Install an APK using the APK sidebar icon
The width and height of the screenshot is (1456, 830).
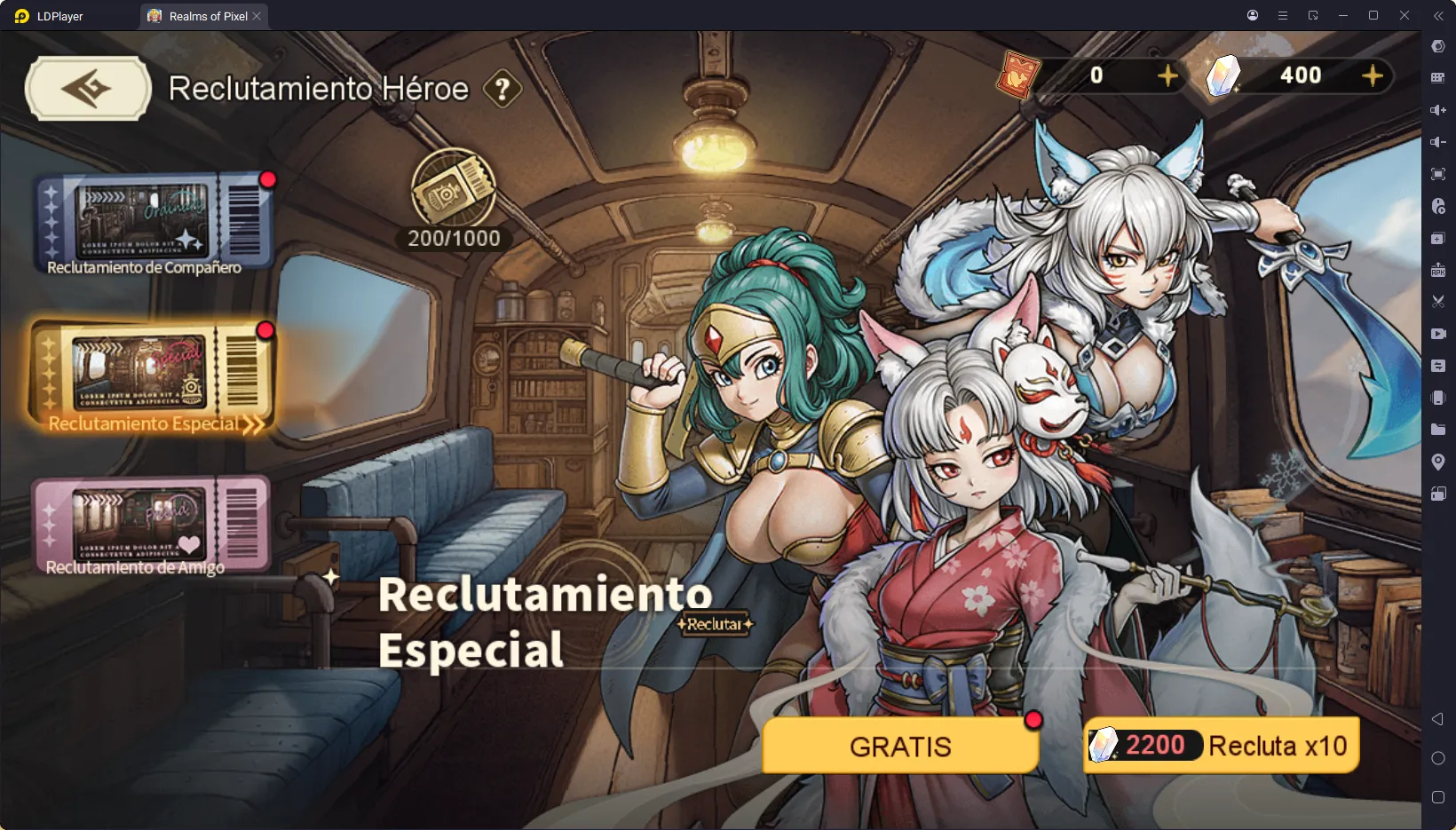tap(1438, 270)
